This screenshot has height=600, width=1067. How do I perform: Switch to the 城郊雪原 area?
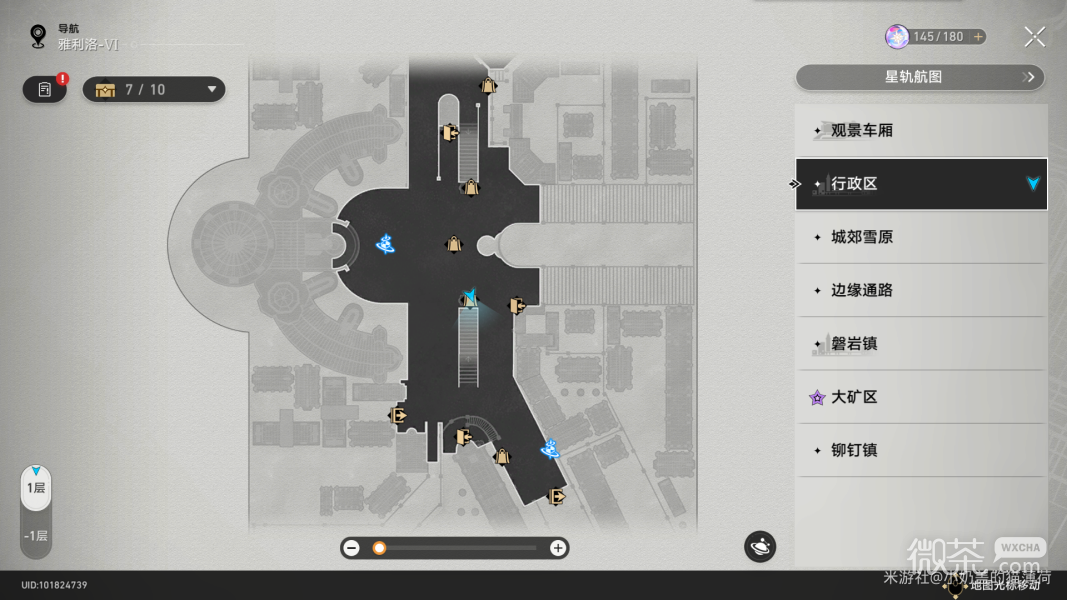point(921,238)
